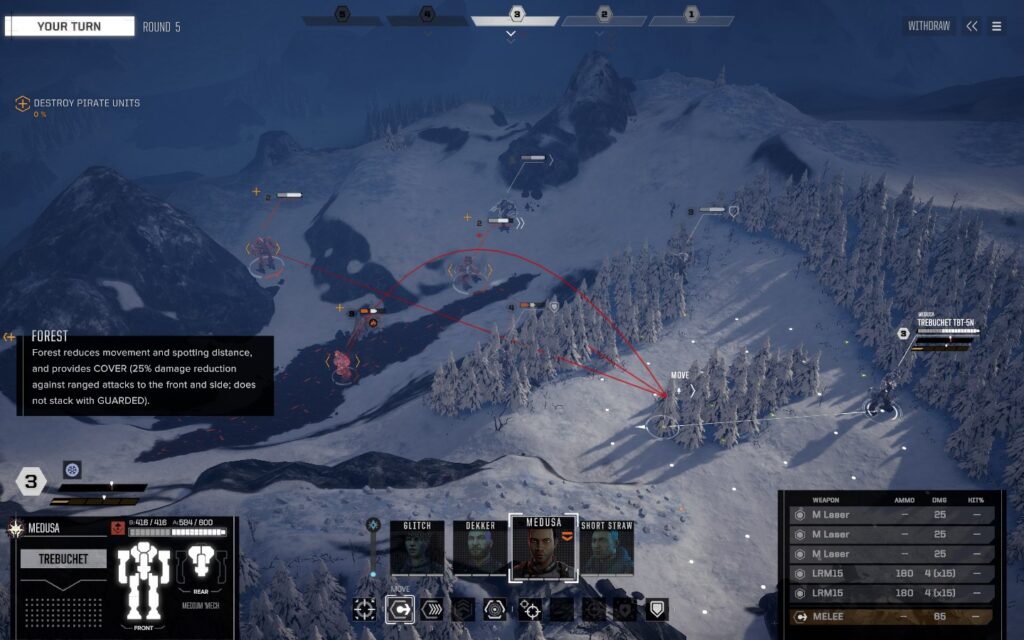Select initiative phase 3 marker
The width and height of the screenshot is (1024, 640).
[x=516, y=15]
